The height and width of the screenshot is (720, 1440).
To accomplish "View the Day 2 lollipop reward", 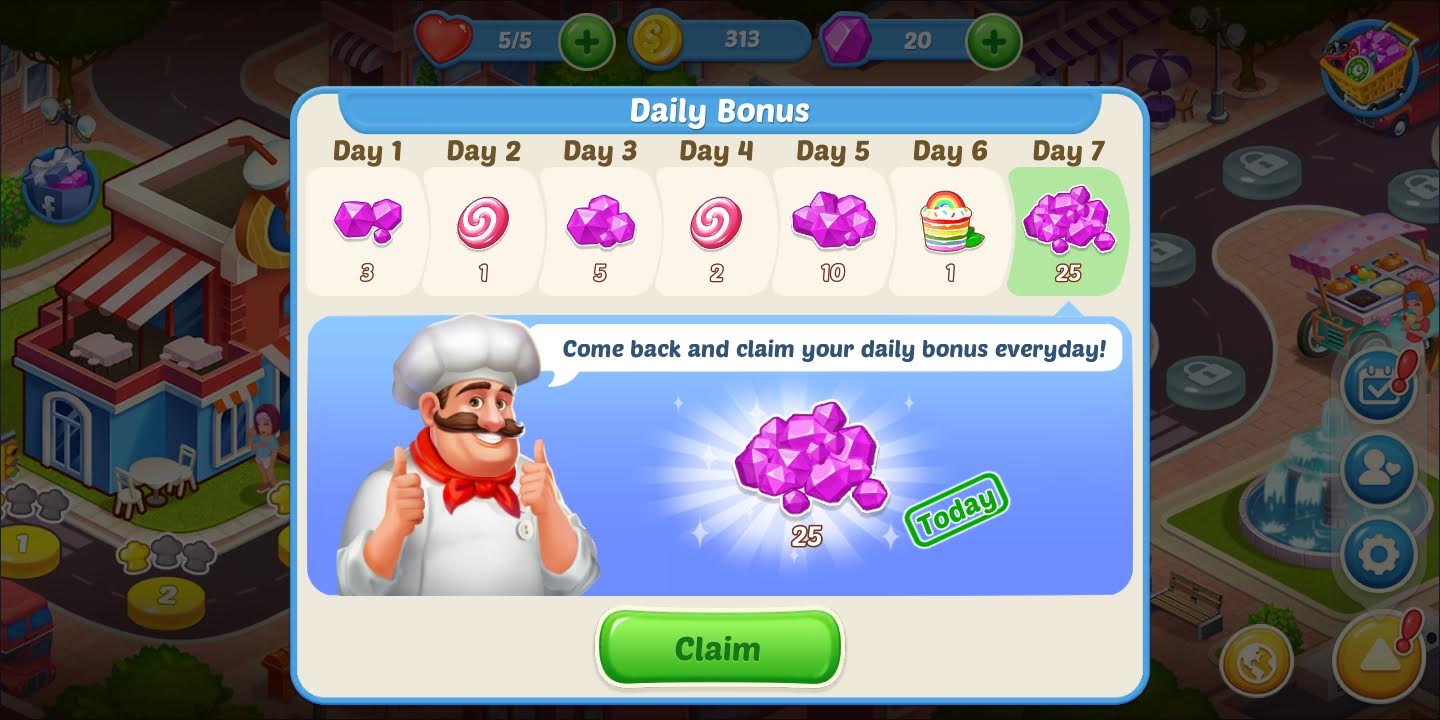I will [x=483, y=225].
